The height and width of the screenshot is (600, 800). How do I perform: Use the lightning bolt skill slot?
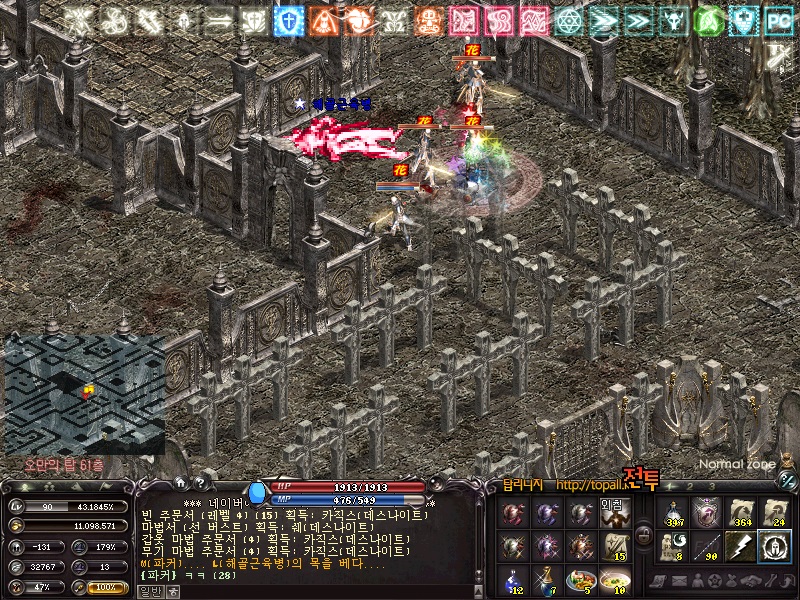740,546
